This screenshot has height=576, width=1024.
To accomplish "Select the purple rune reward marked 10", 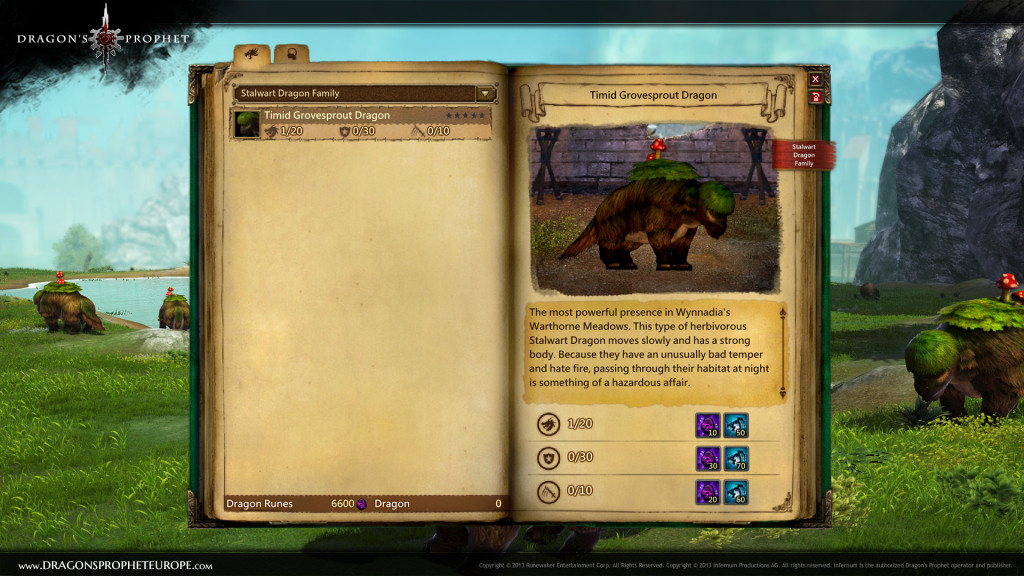I will (x=707, y=424).
